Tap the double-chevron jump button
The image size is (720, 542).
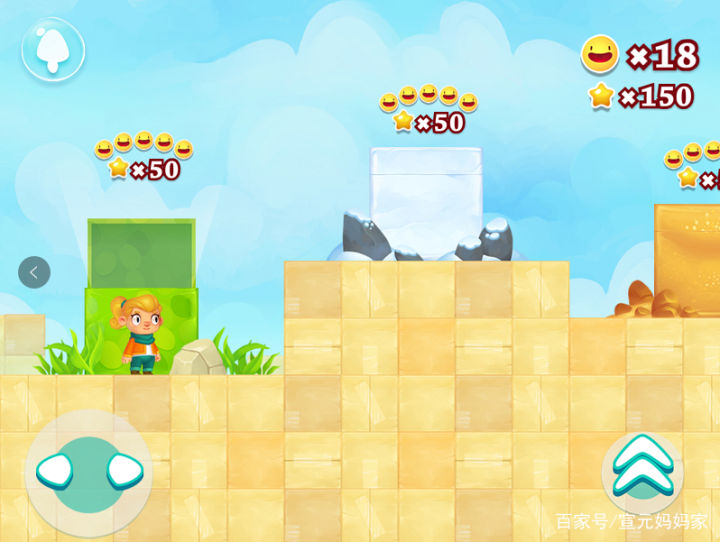642,468
